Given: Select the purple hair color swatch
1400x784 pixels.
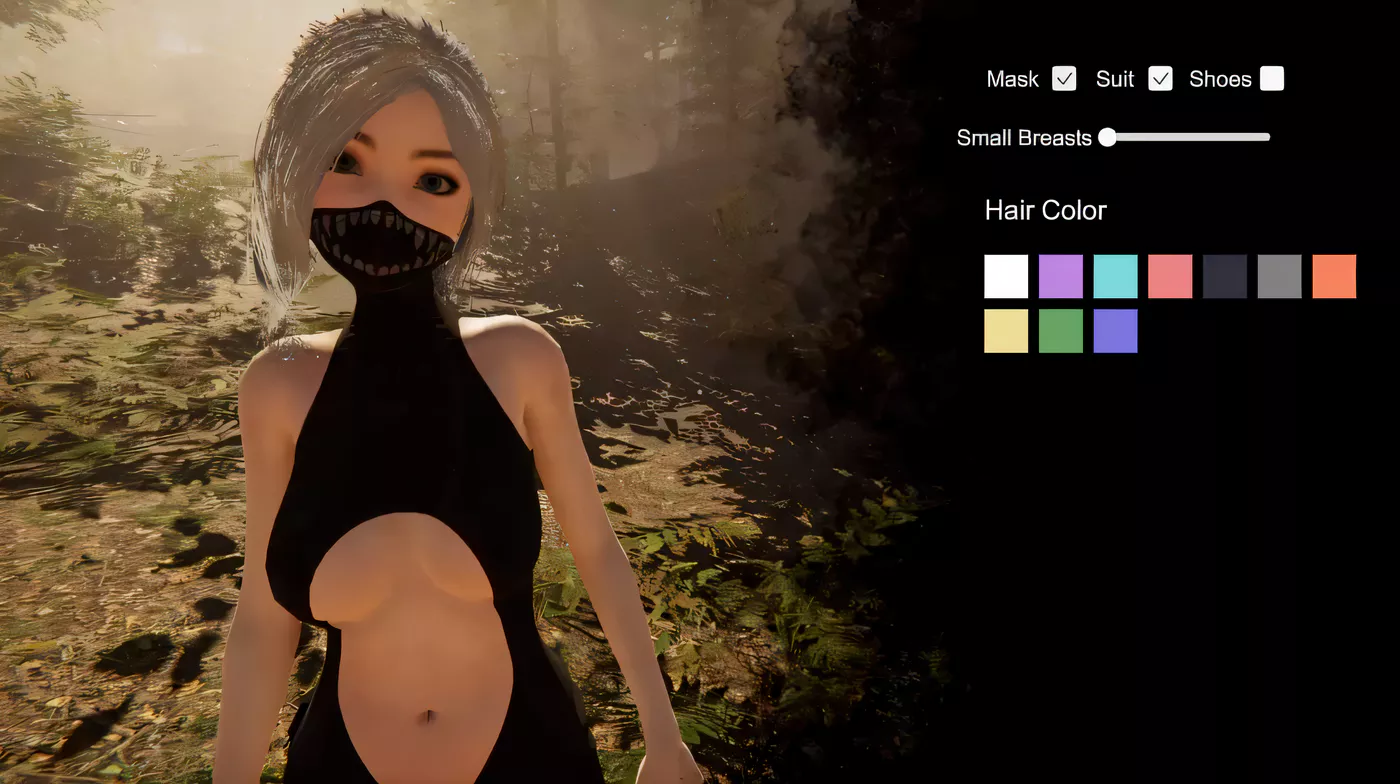Looking at the screenshot, I should coord(1061,276).
